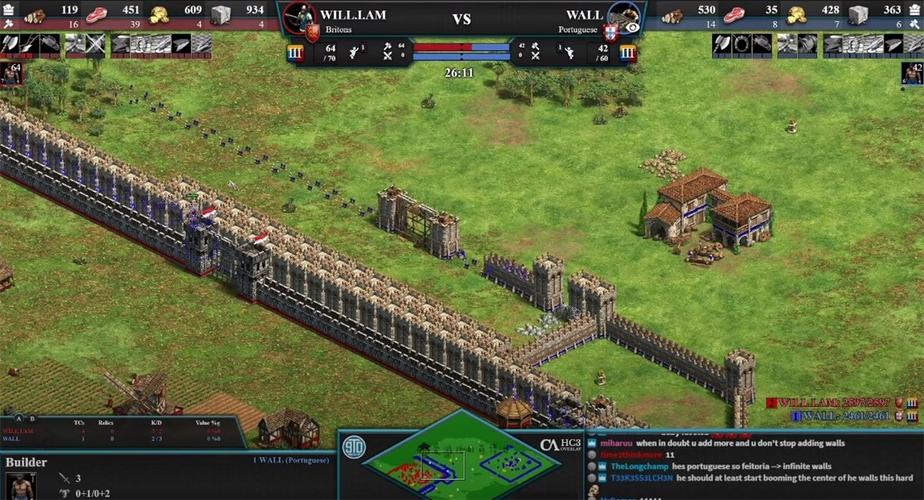Click the round logo badge left of minimap

354,445
